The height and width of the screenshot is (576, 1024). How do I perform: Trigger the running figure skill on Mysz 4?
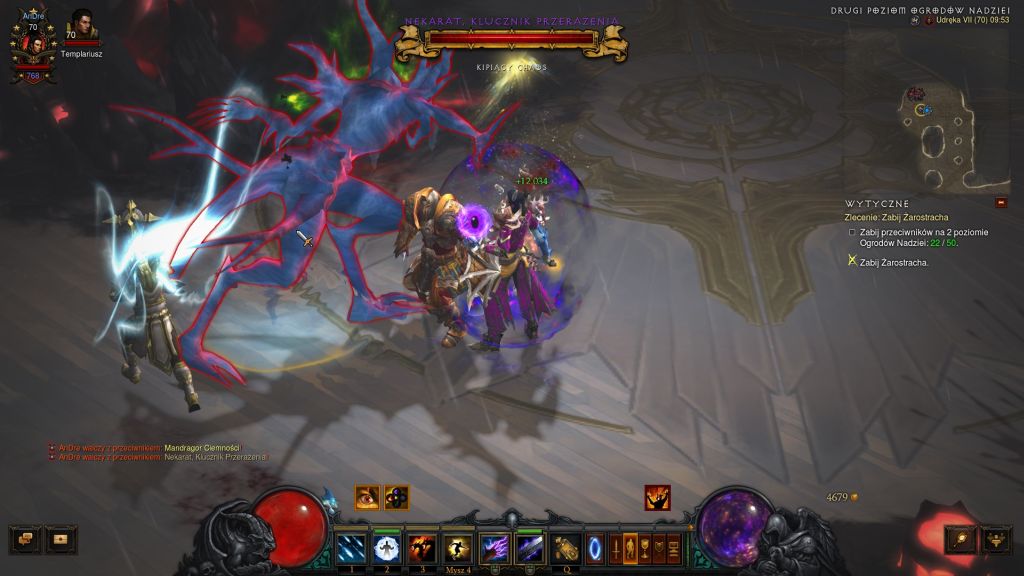[459, 548]
